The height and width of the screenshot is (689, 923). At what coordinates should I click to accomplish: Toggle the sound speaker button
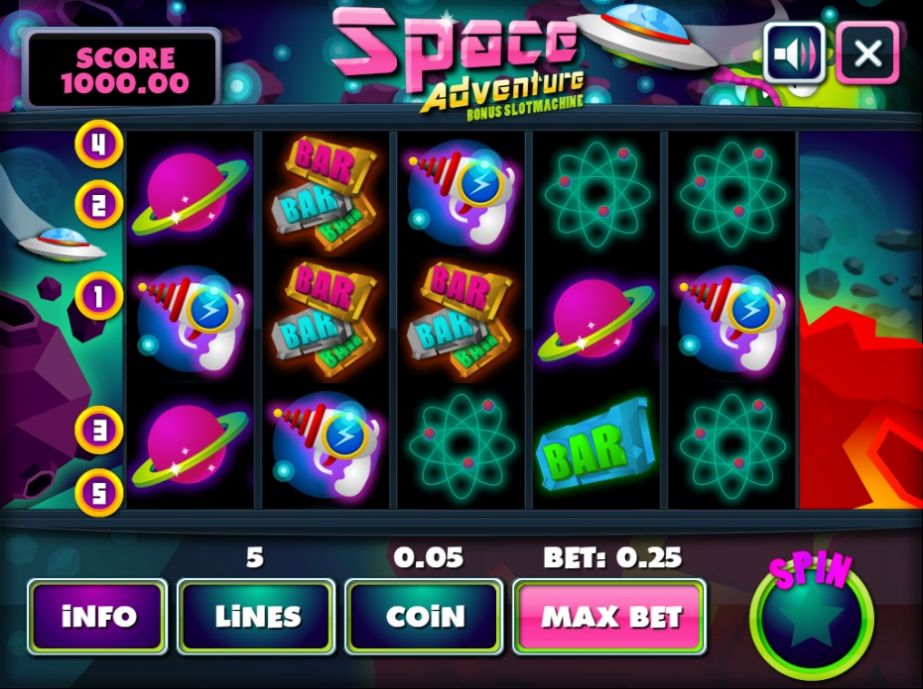(794, 52)
